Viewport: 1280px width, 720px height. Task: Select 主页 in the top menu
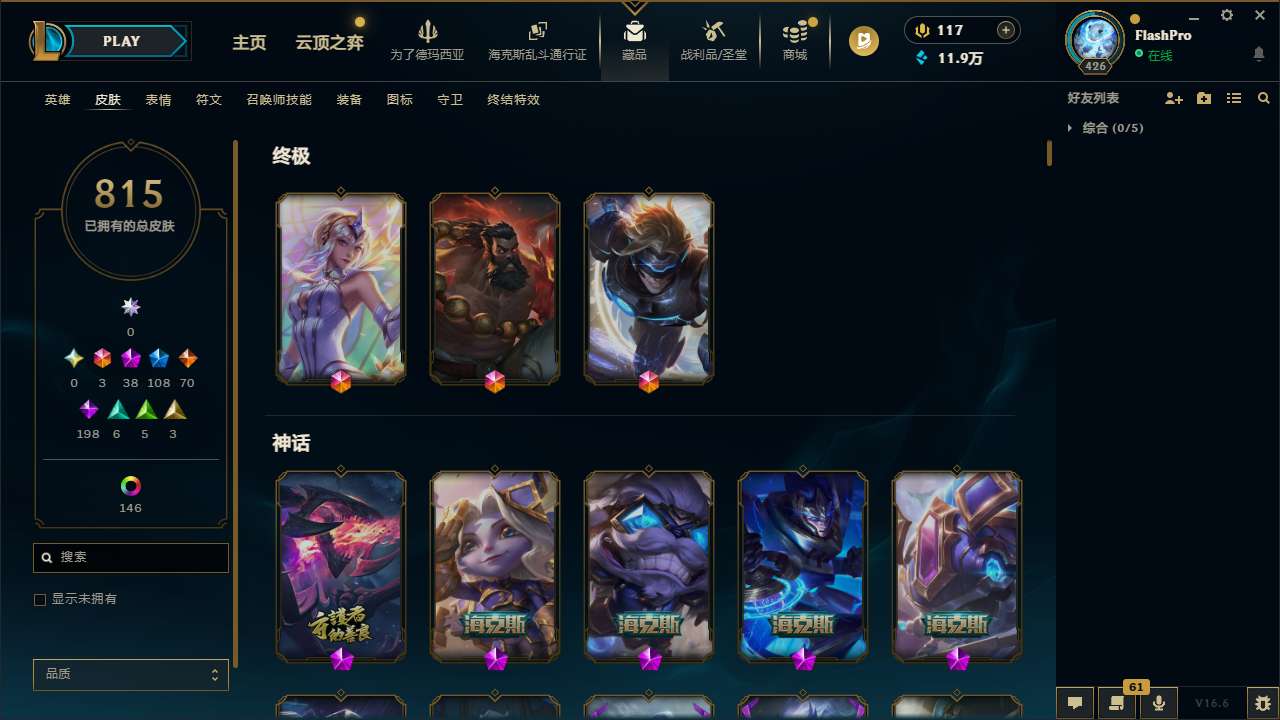249,43
